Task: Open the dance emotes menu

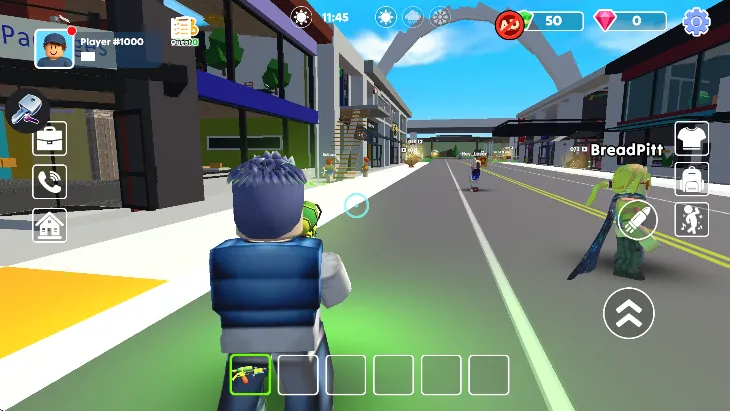Action: (692, 218)
